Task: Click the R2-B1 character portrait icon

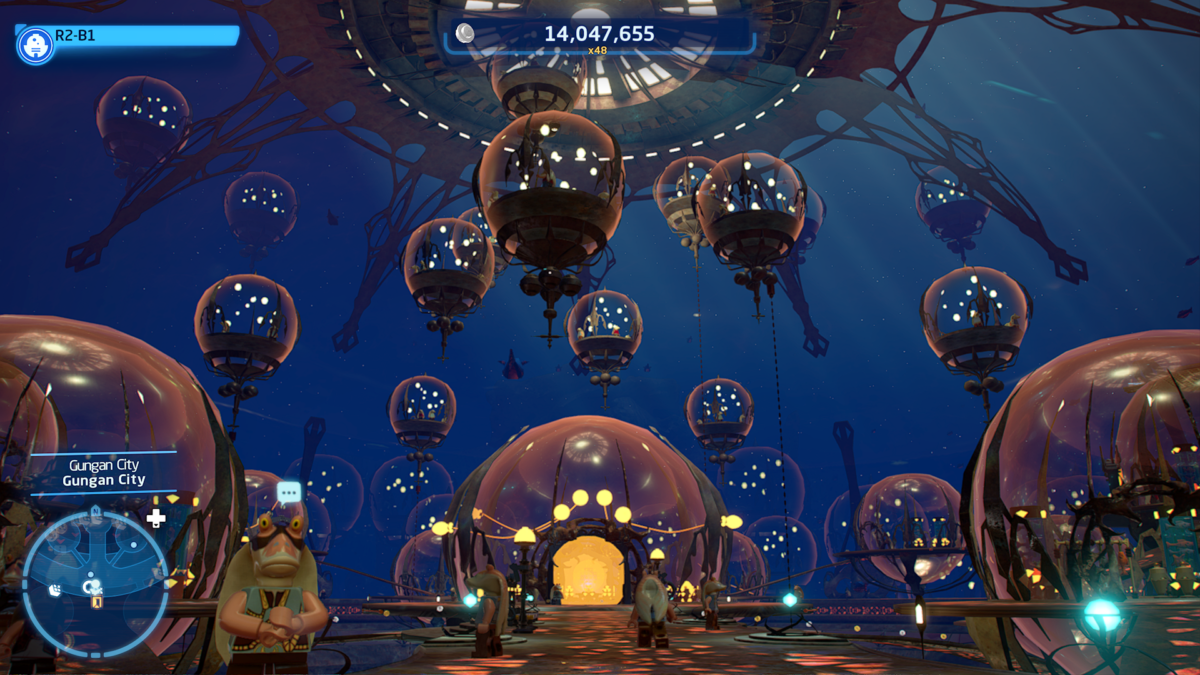Action: tap(36, 45)
